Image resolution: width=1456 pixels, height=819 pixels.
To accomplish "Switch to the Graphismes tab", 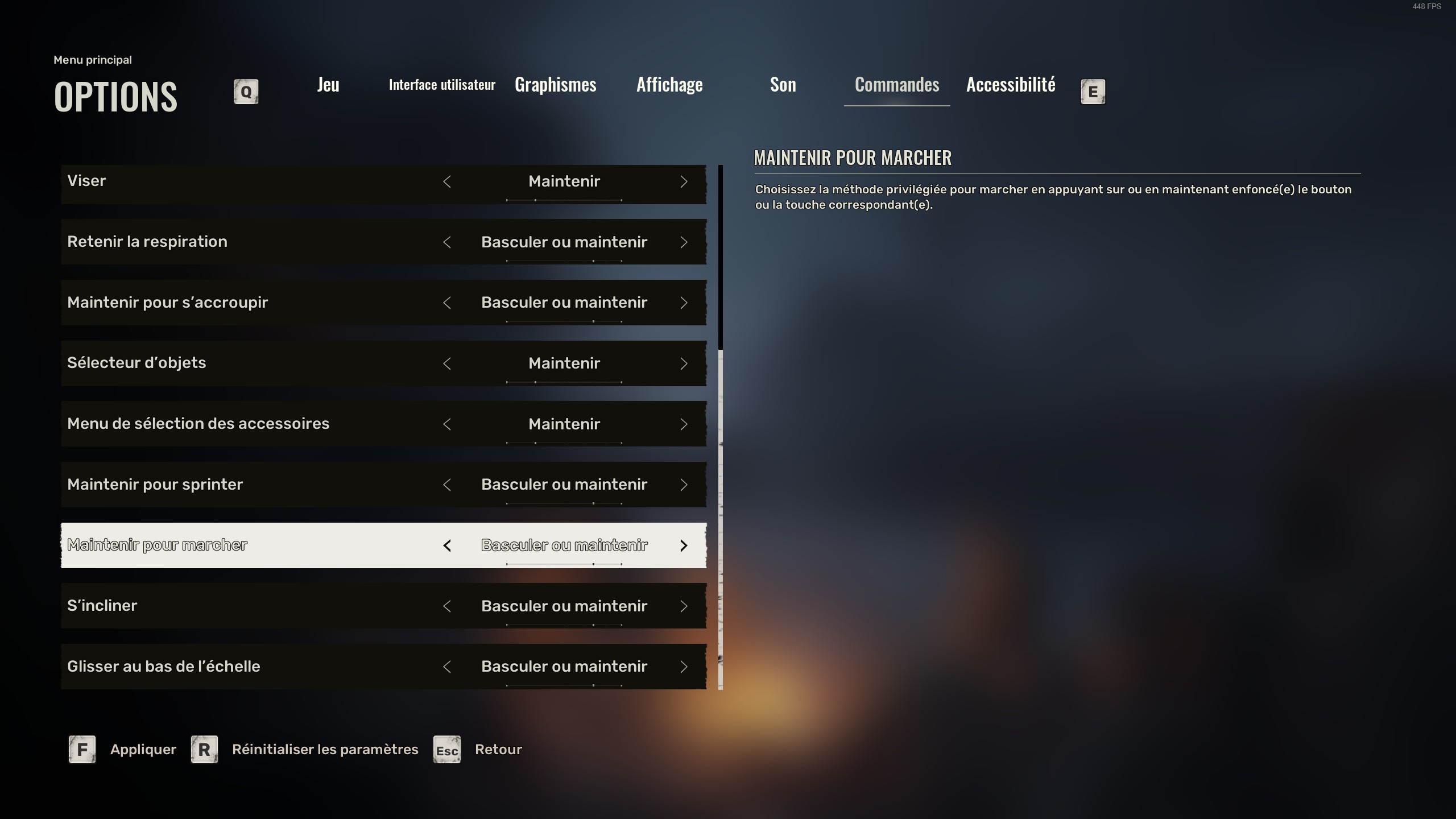I will click(555, 85).
